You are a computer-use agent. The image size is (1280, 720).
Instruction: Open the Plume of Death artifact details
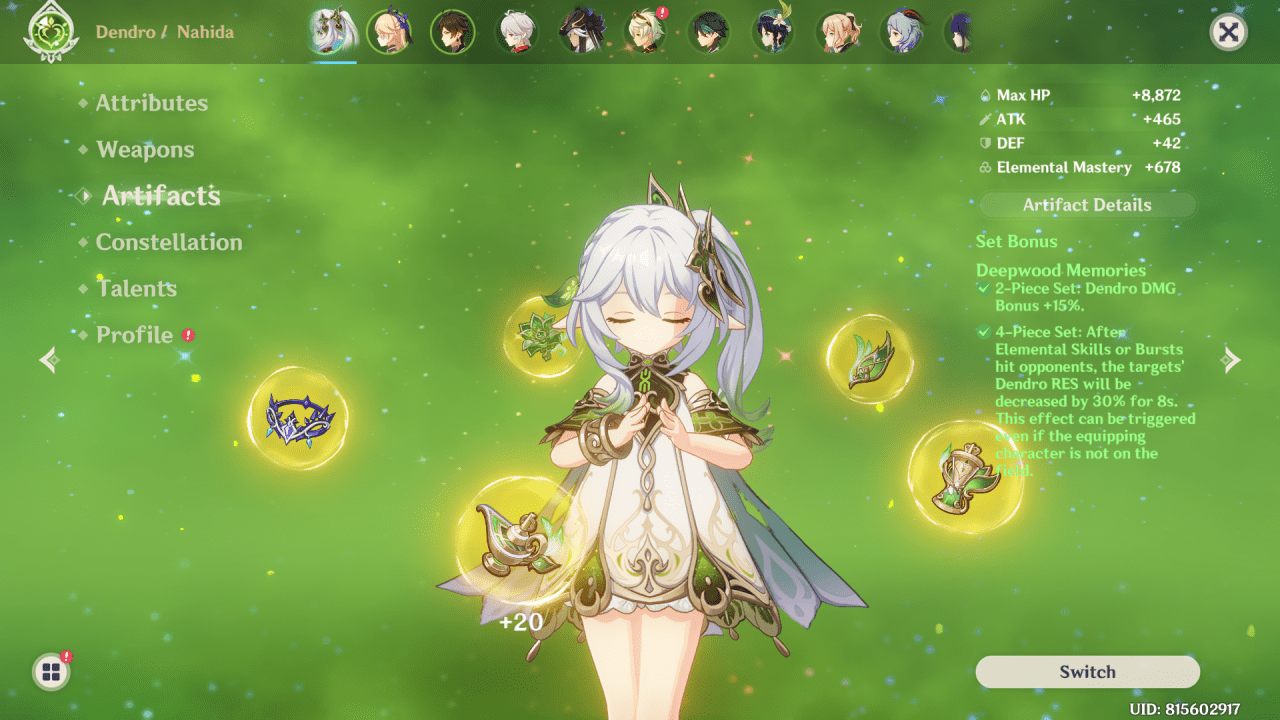point(868,358)
